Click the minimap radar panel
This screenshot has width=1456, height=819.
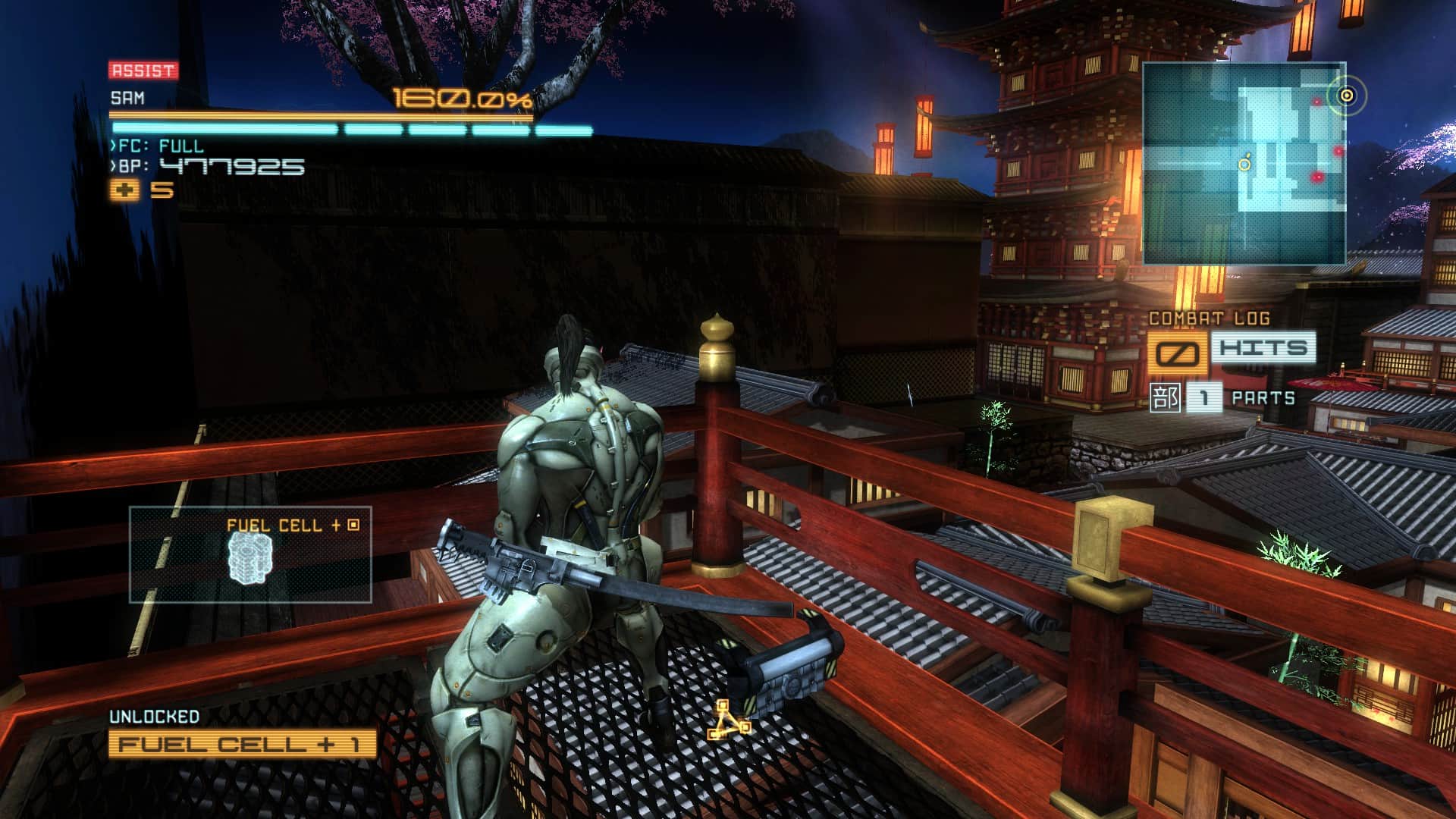1244,163
